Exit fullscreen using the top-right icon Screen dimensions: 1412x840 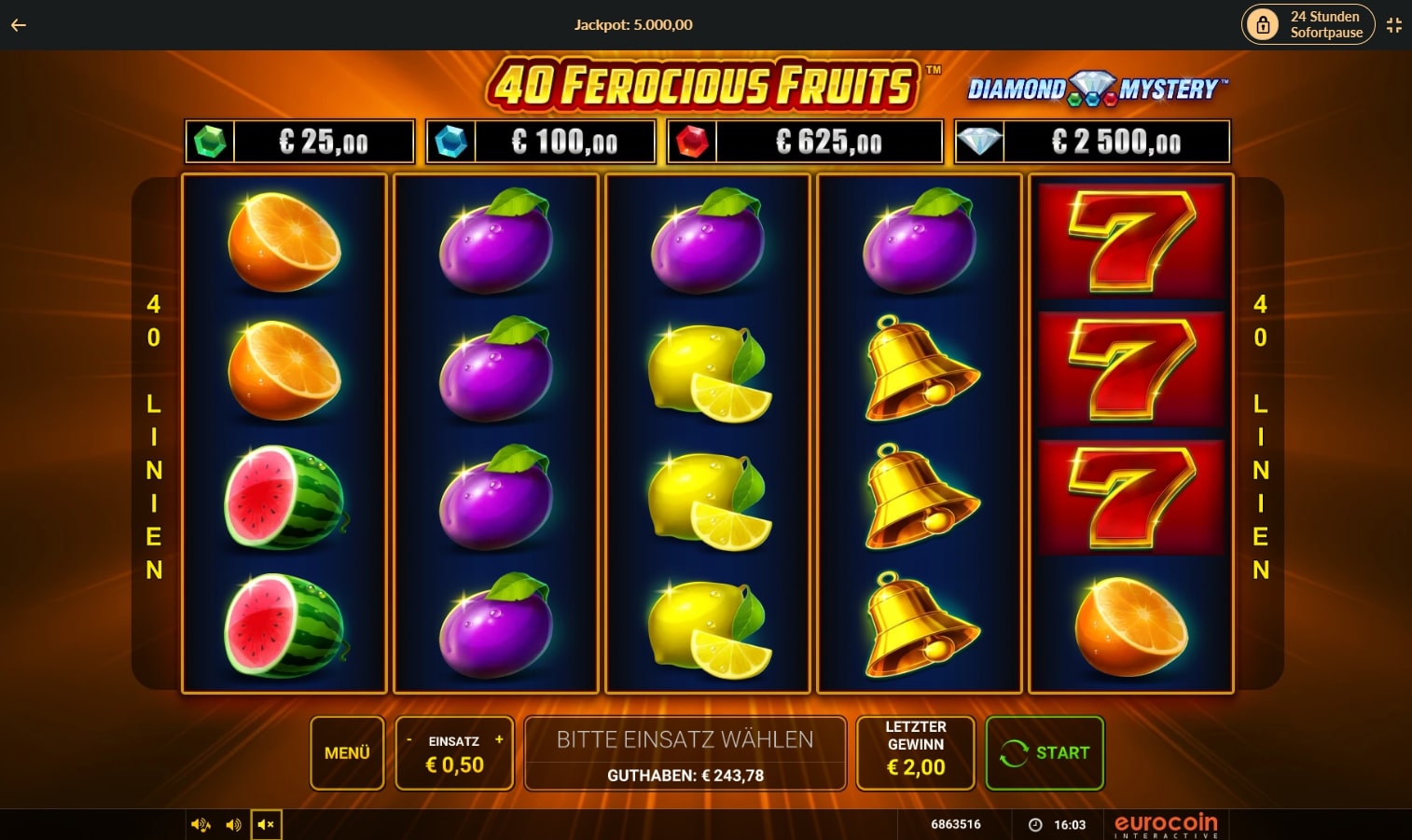pyautogui.click(x=1394, y=25)
